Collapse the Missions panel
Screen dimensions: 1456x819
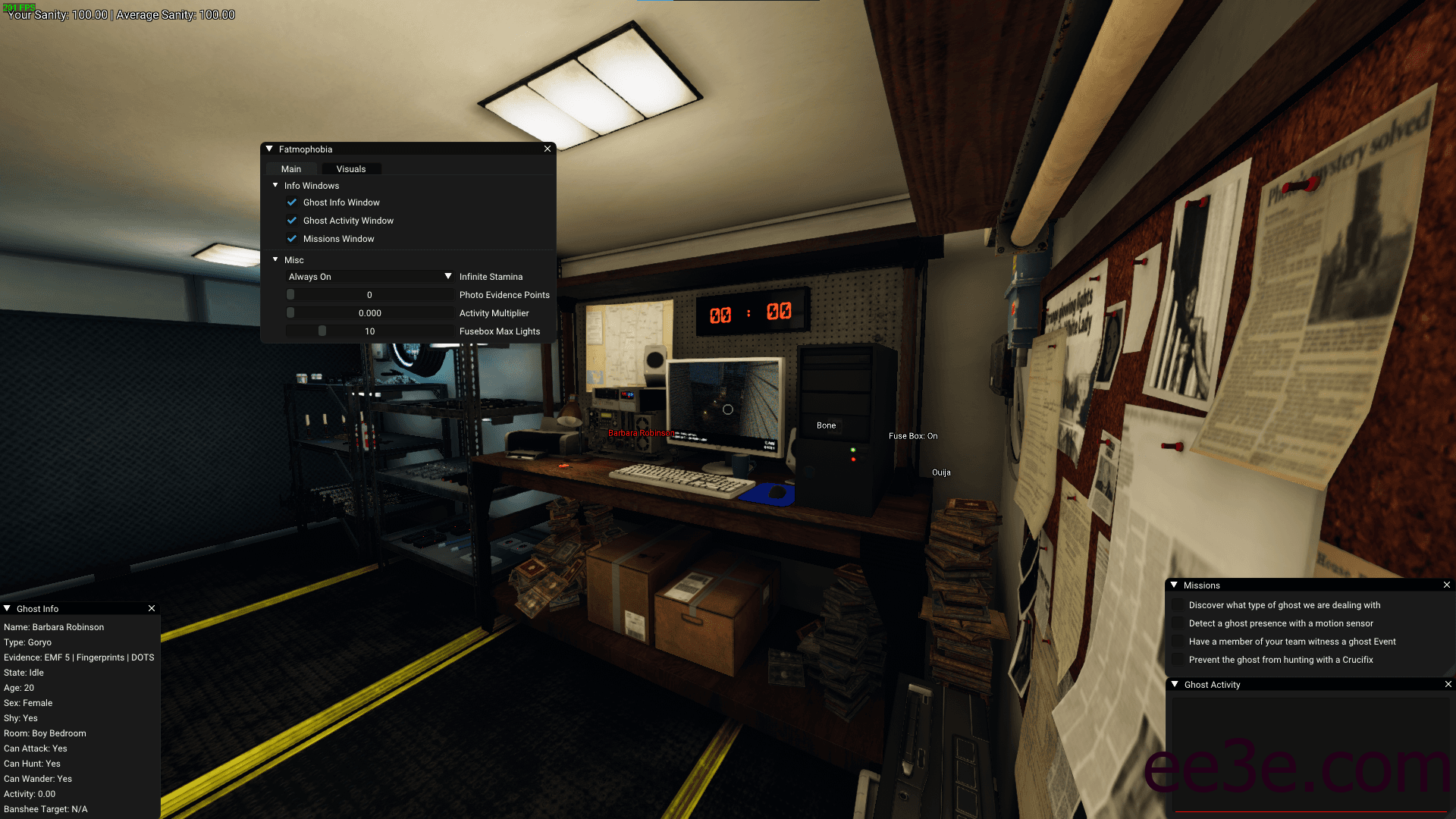[x=1174, y=585]
